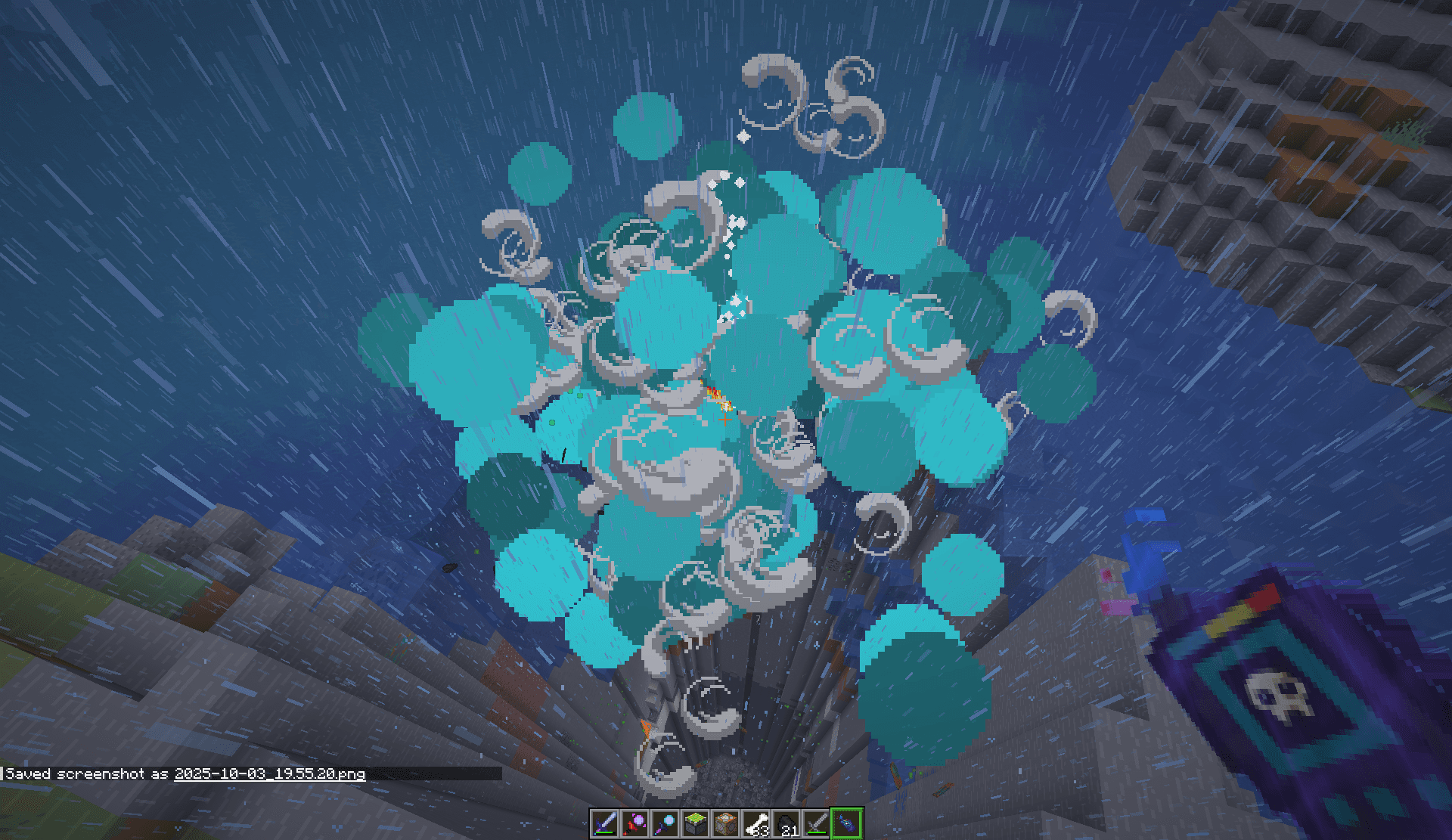Select the green-topped block slot

pos(695,823)
